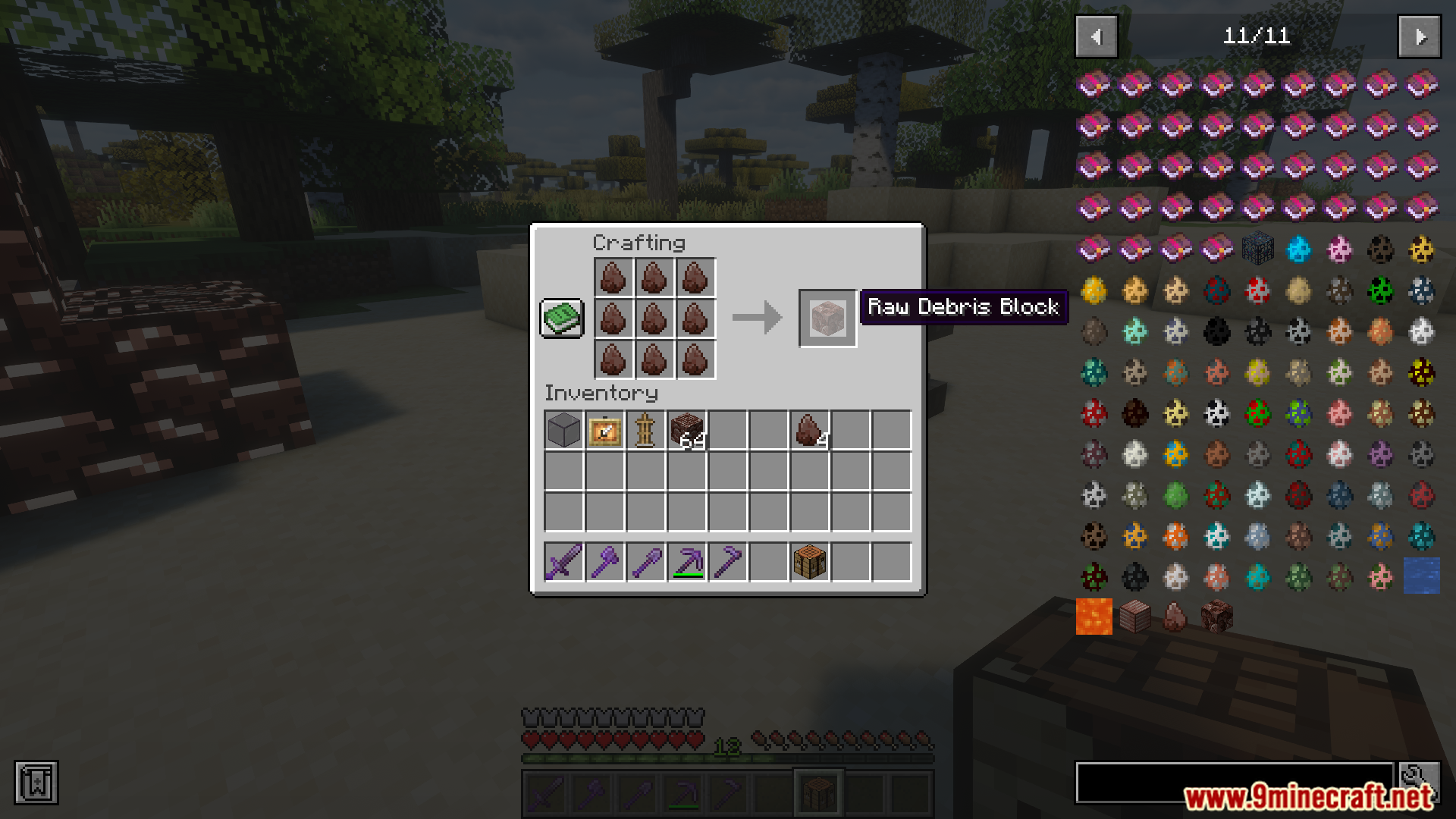Show recipe for lava in item list
The image size is (1456, 819).
(1094, 617)
